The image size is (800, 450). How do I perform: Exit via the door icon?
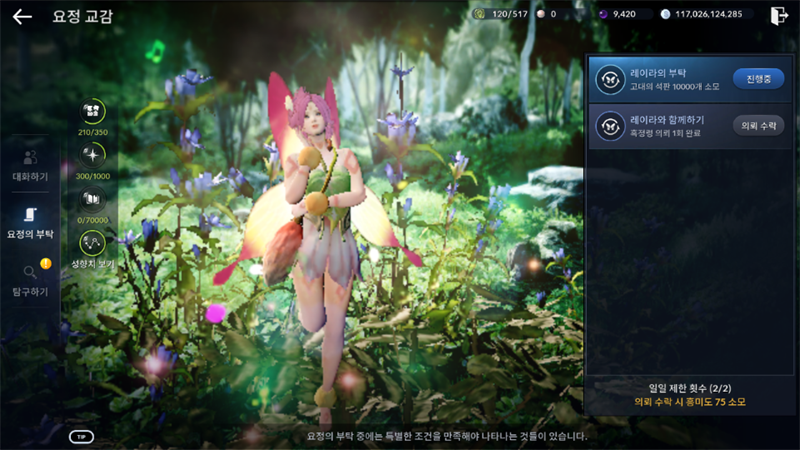point(779,15)
